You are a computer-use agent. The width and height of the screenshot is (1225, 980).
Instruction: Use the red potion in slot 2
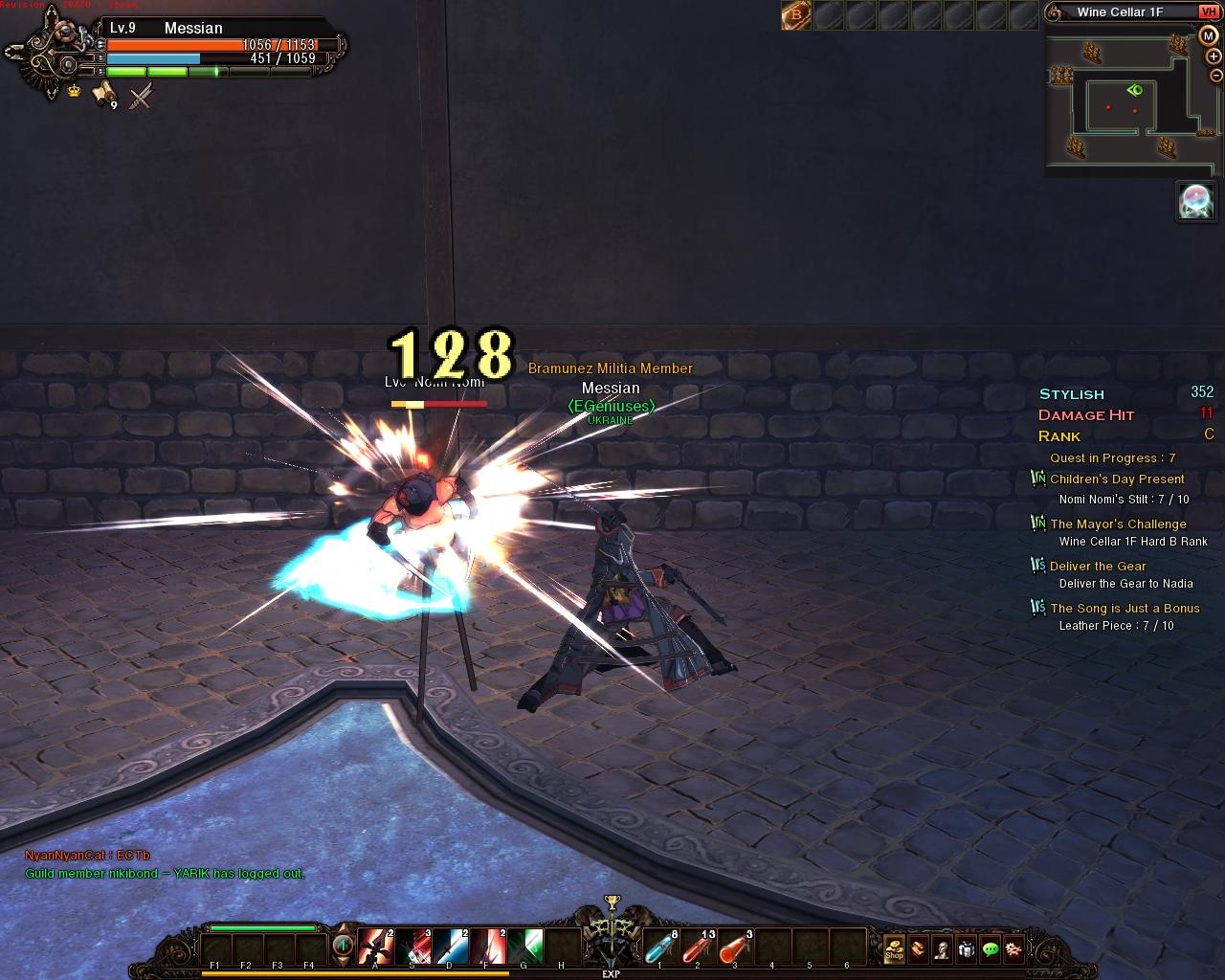click(x=698, y=947)
